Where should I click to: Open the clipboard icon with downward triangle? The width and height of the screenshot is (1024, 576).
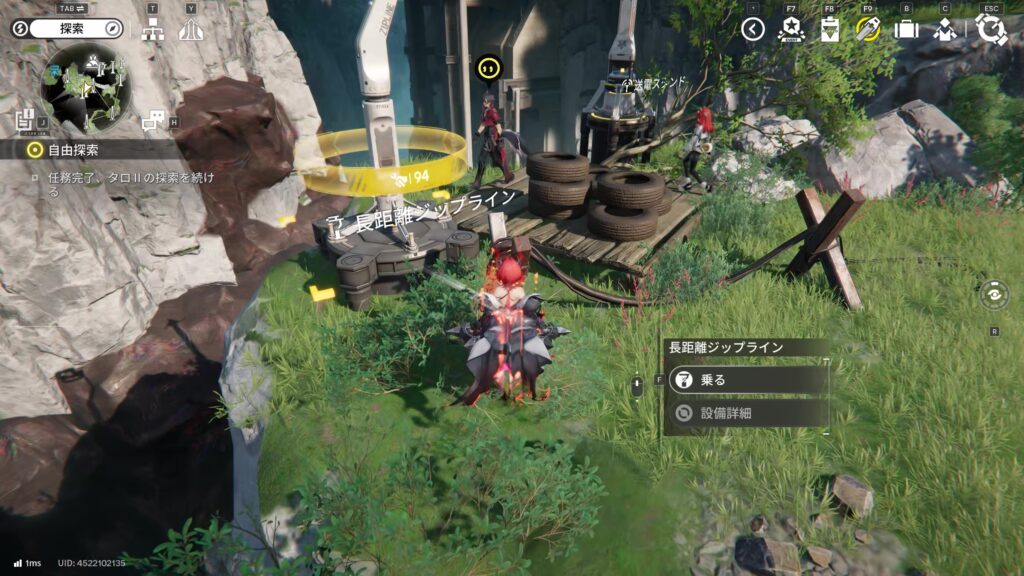point(830,29)
